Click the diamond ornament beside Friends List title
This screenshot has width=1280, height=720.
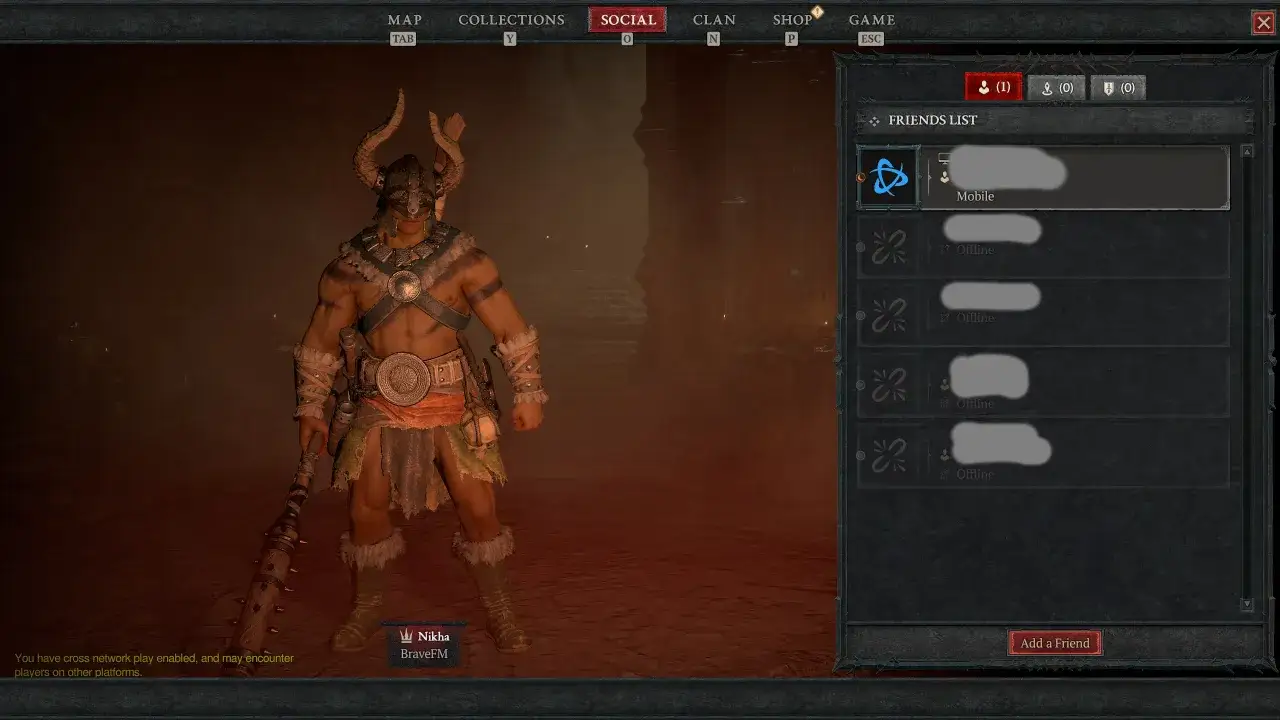point(874,120)
